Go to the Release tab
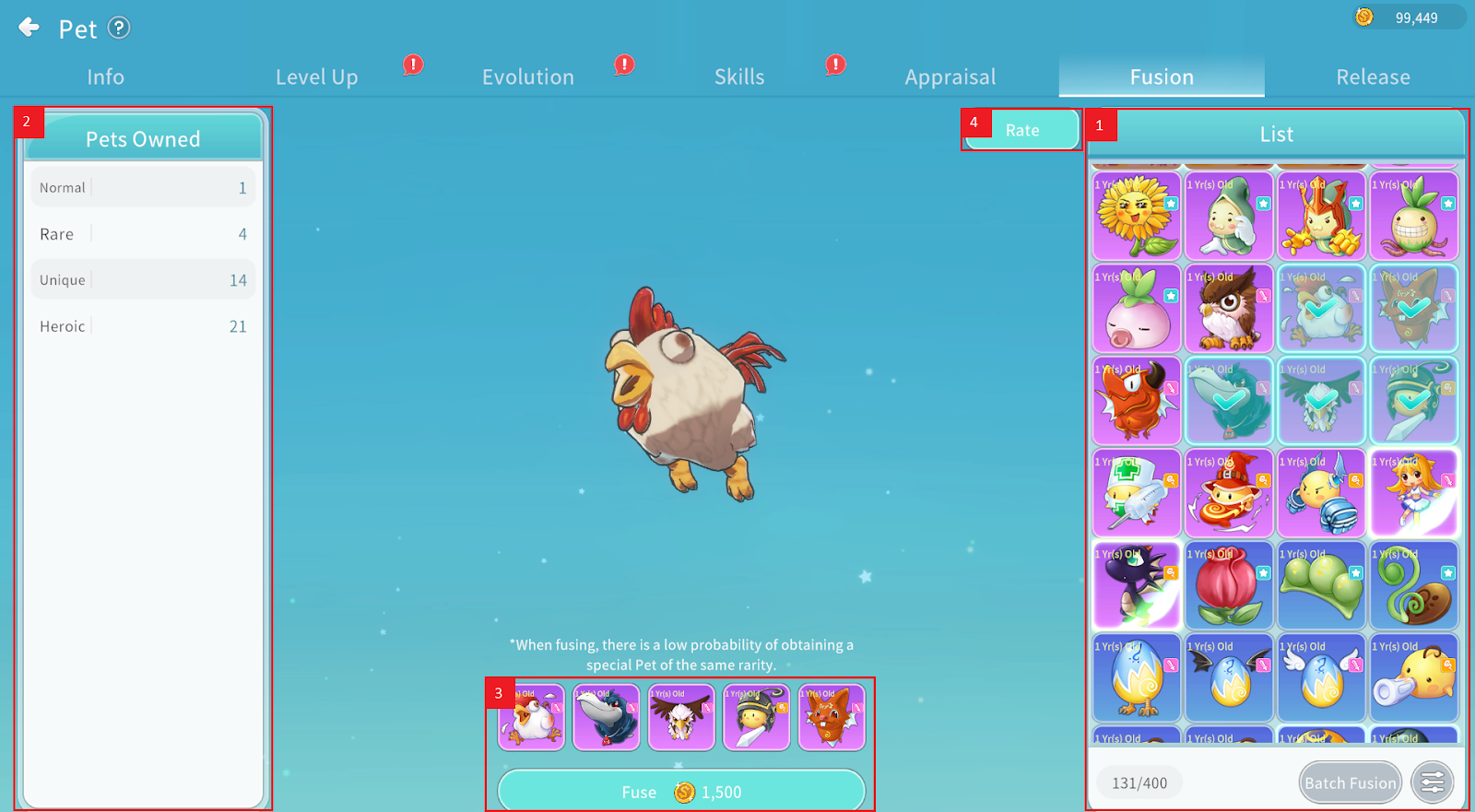The height and width of the screenshot is (812, 1475). [x=1373, y=77]
